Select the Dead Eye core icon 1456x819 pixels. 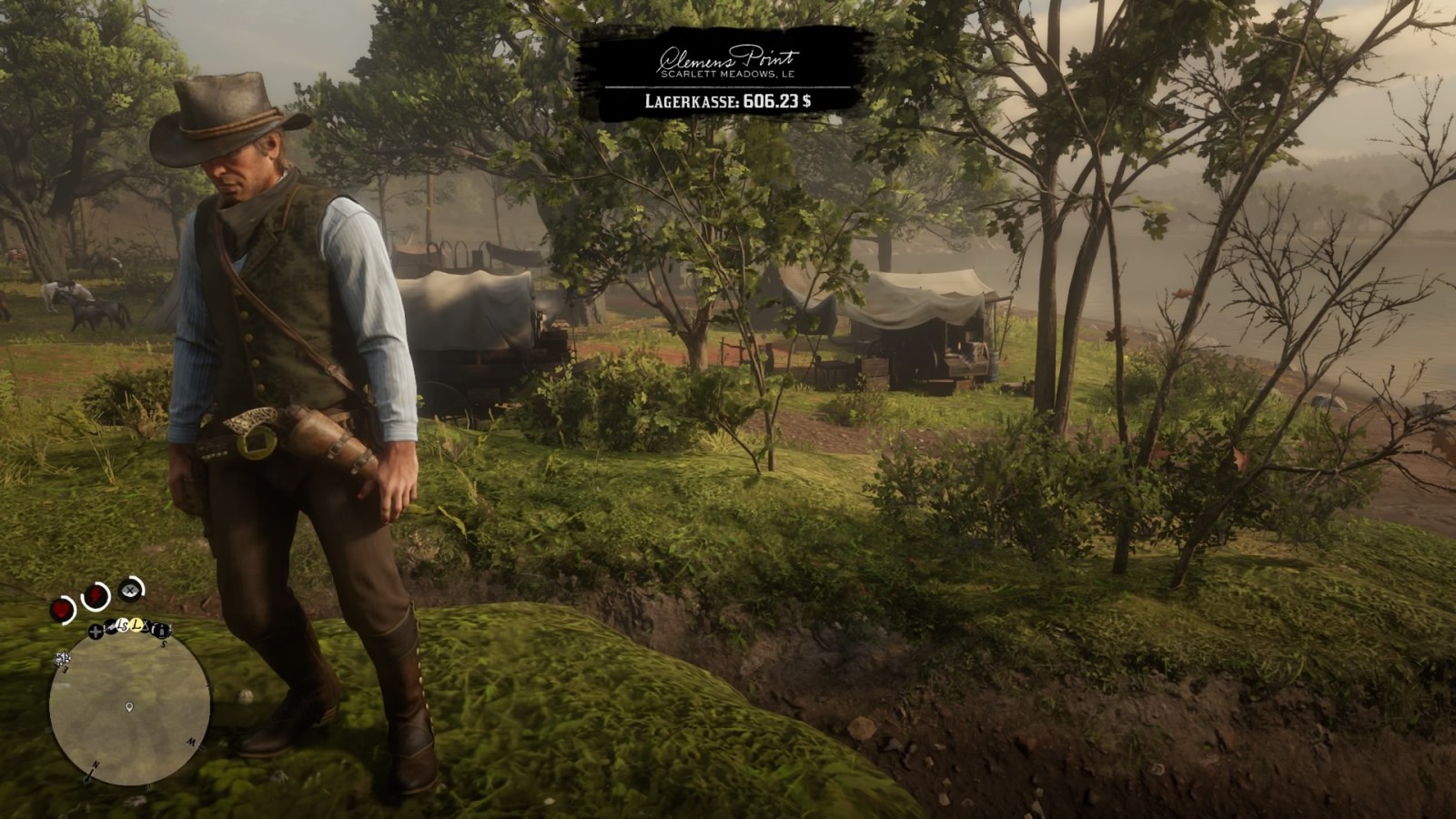(x=131, y=590)
